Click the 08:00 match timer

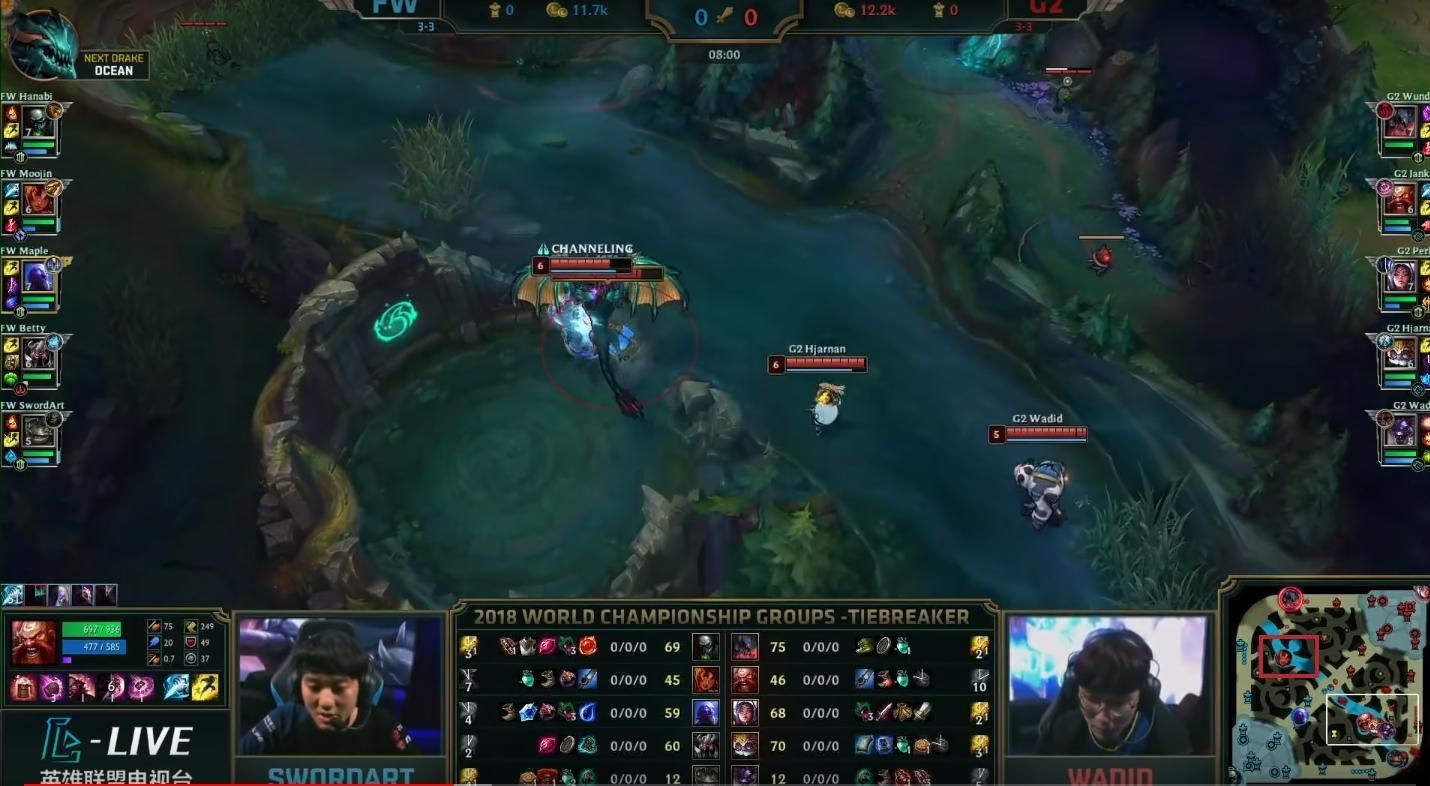point(723,54)
